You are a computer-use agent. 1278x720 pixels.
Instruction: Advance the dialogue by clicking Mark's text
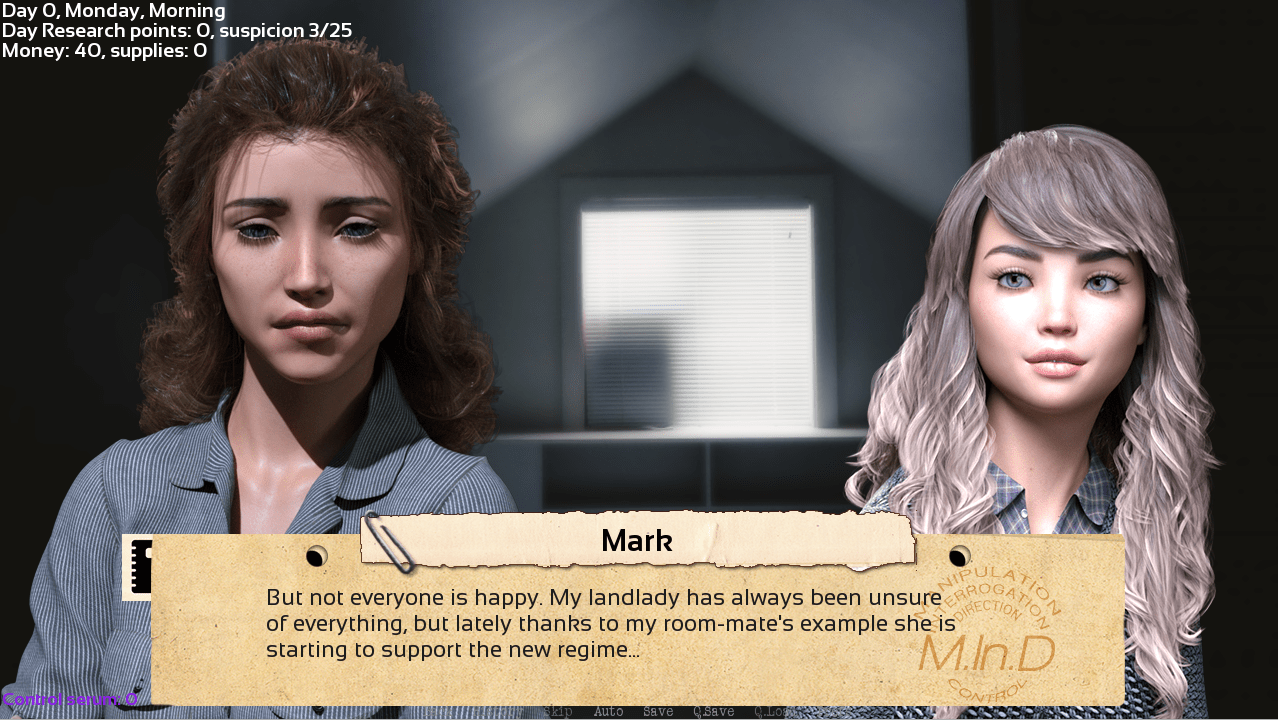pyautogui.click(x=610, y=624)
